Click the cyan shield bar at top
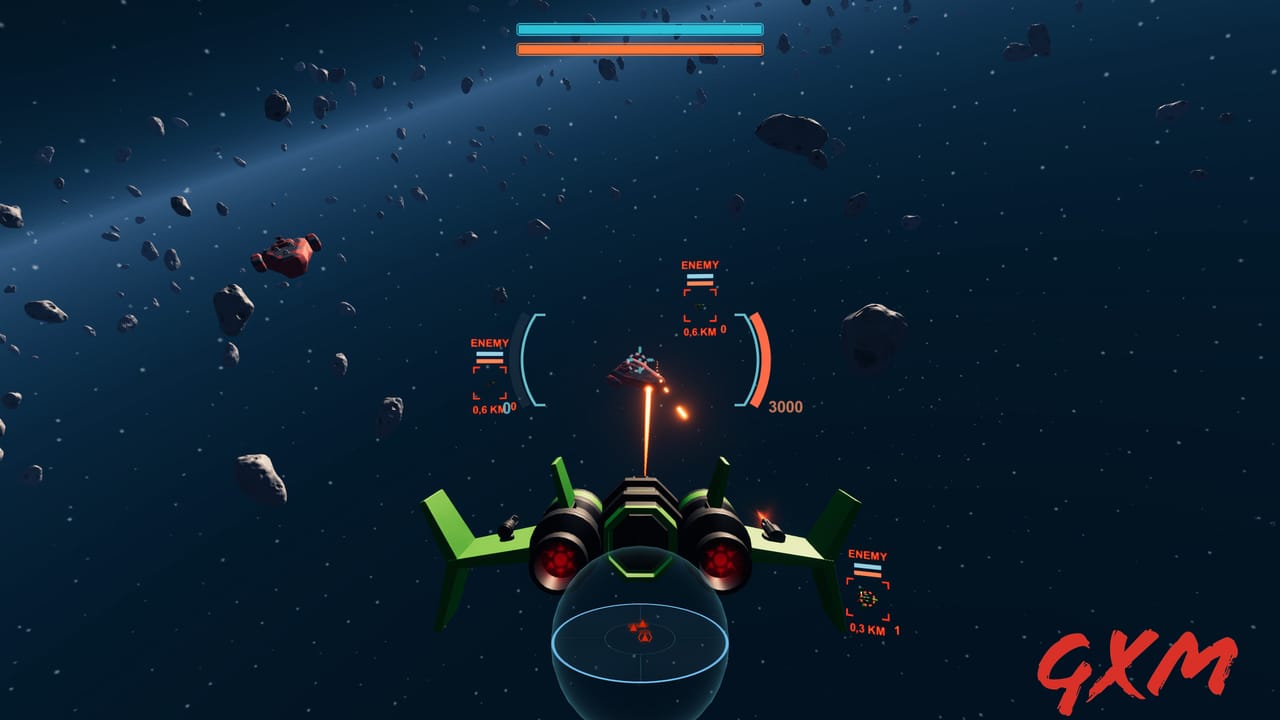The width and height of the screenshot is (1280, 720). [x=638, y=30]
